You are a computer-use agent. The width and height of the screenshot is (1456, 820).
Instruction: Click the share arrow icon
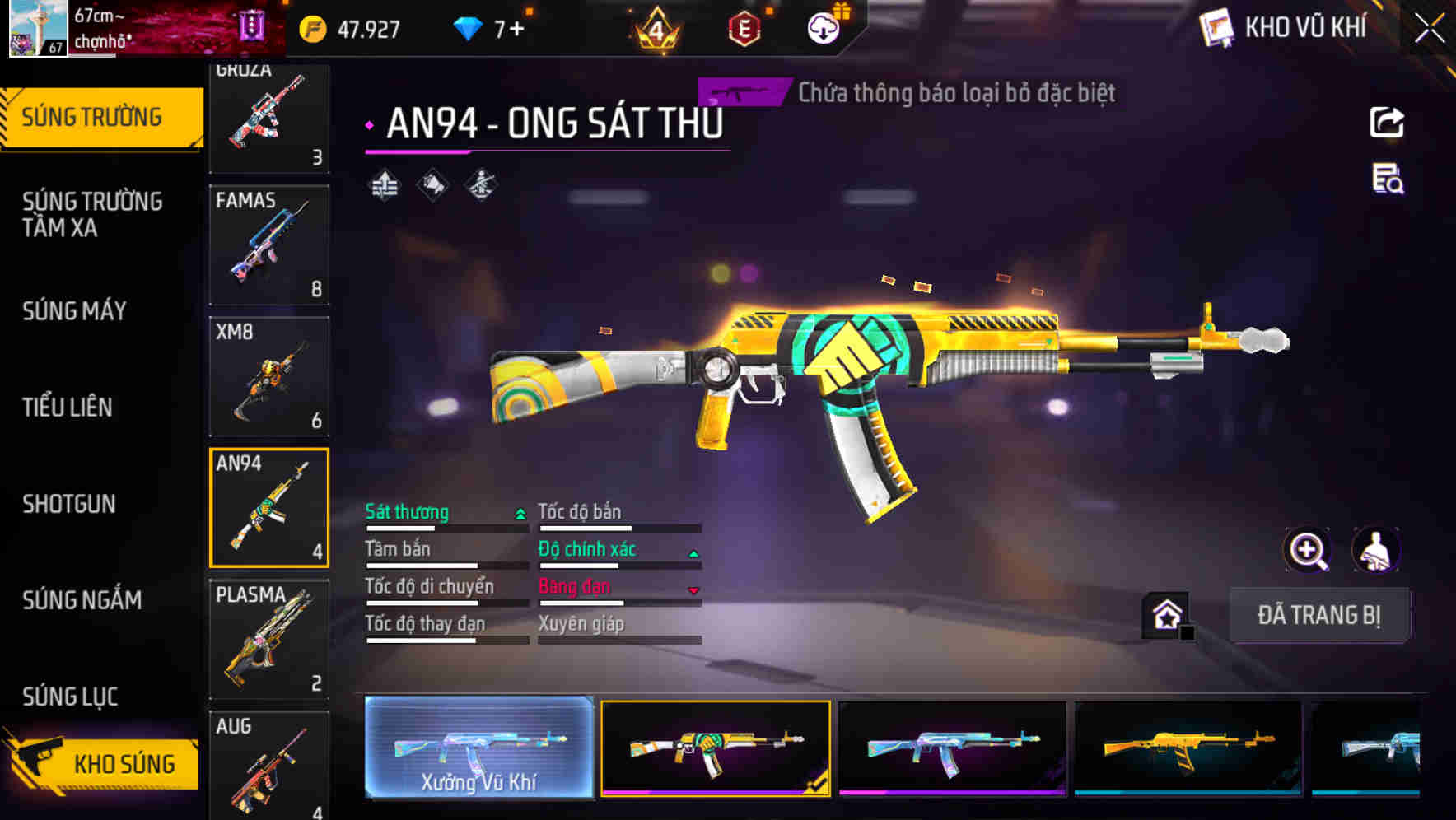pyautogui.click(x=1387, y=123)
